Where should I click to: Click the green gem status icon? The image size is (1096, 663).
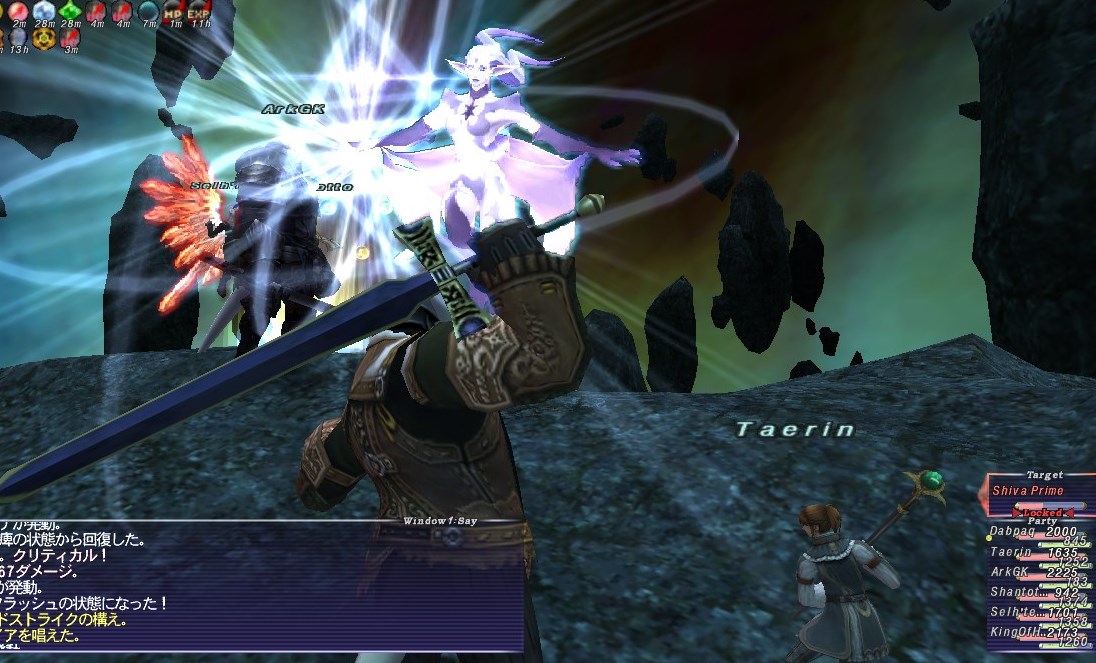(70, 10)
